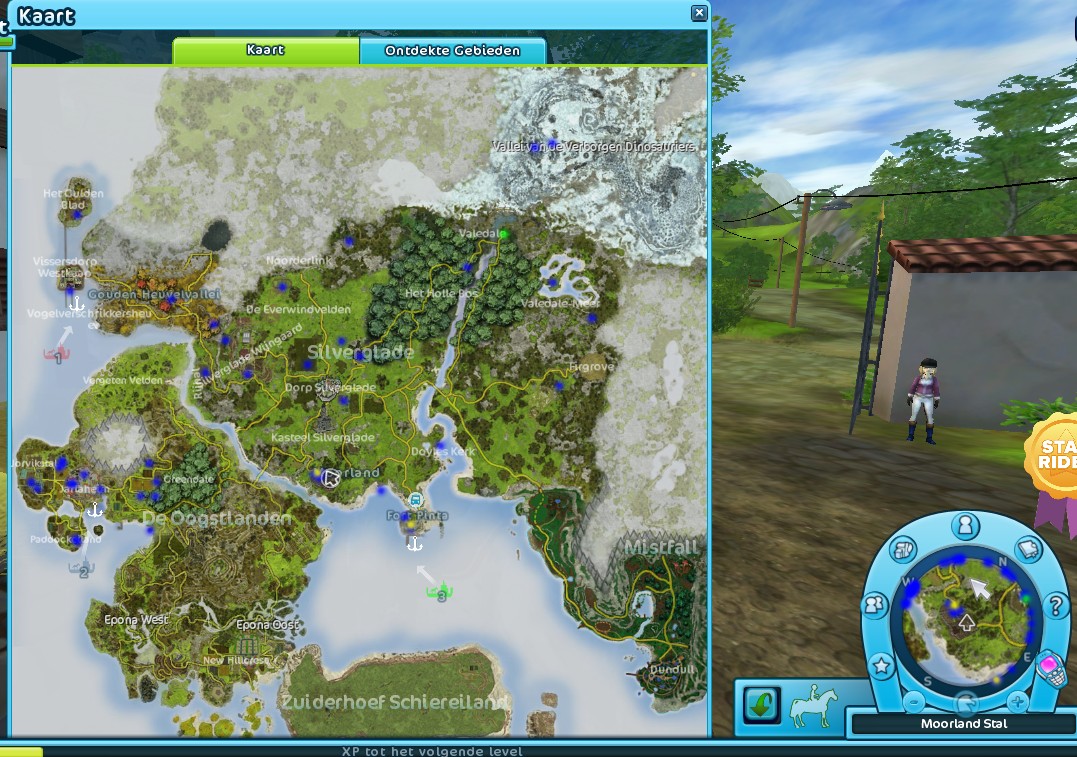Select the green ferry marker number 3
1077x757 pixels.
click(x=439, y=594)
